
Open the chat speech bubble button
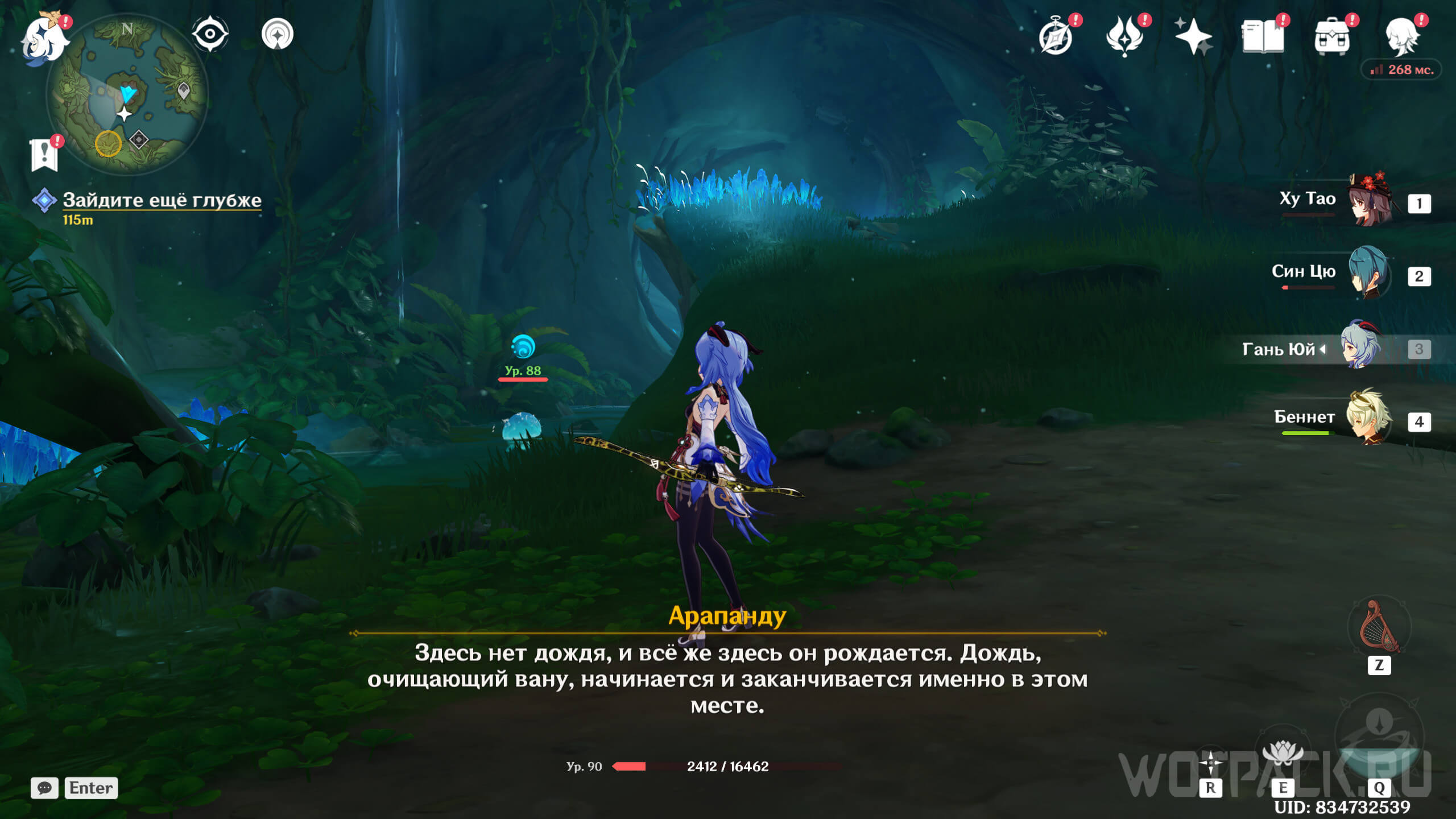click(44, 788)
